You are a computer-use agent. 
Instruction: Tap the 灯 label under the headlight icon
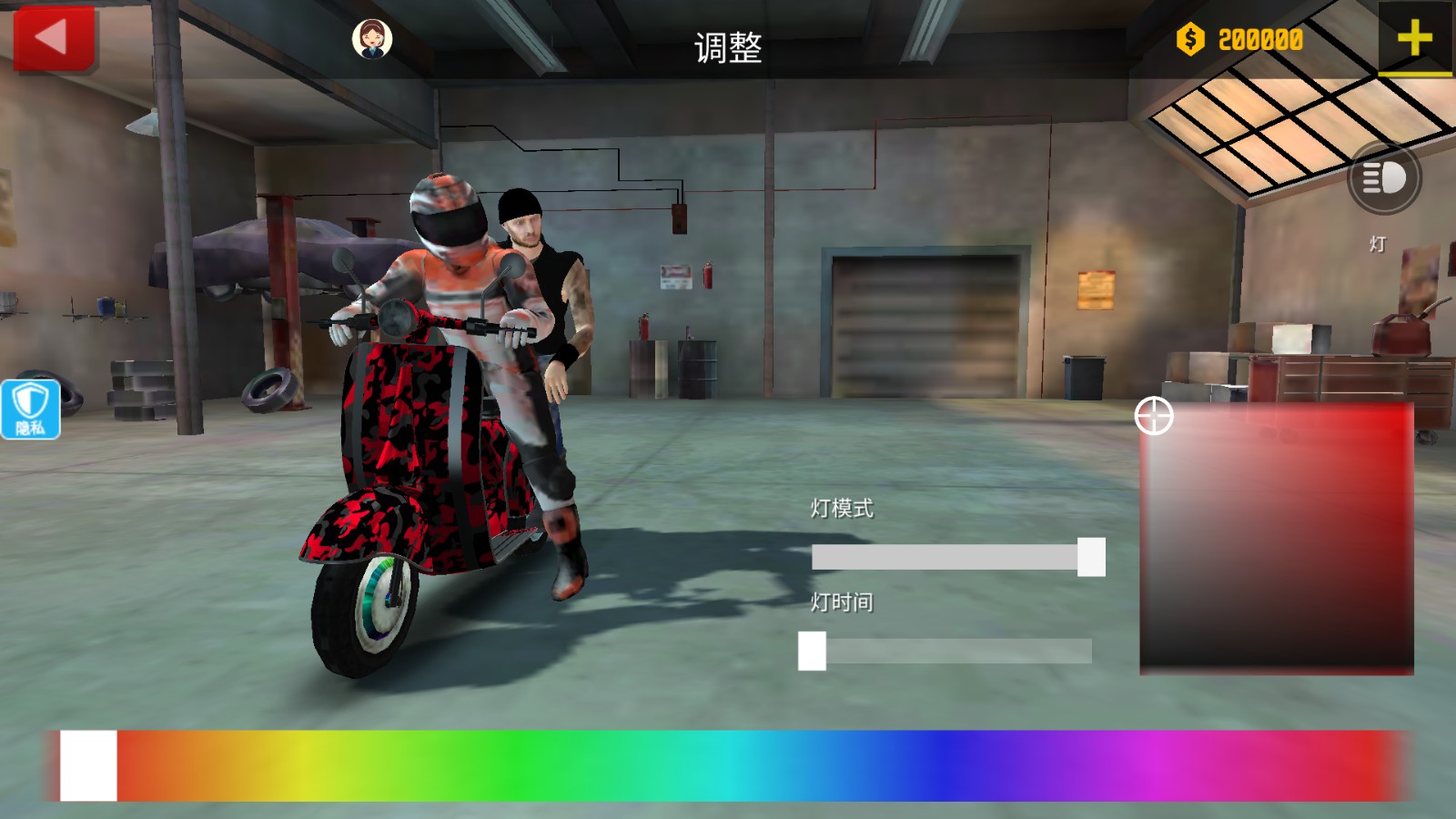point(1377,244)
